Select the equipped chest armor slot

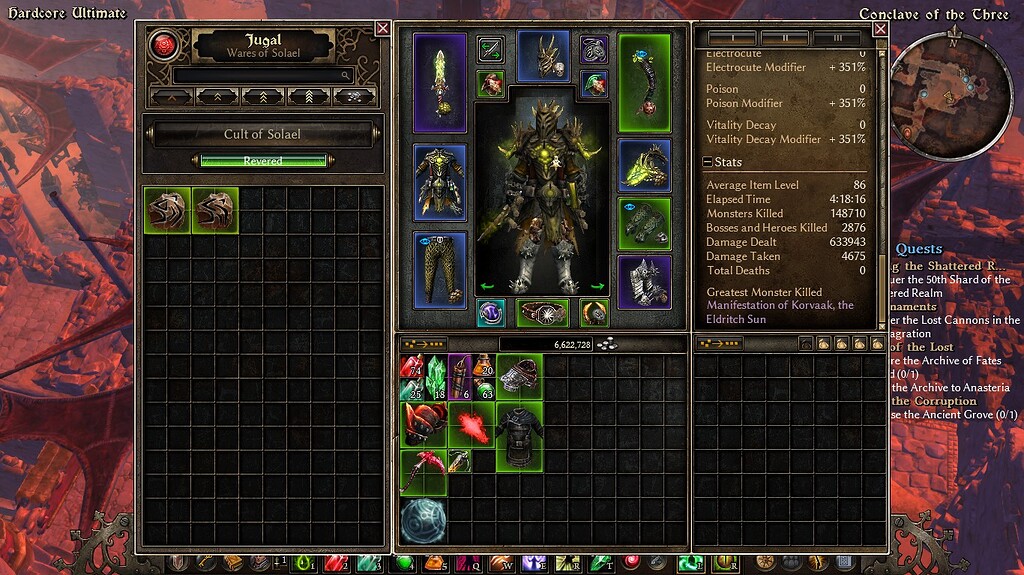click(x=440, y=183)
